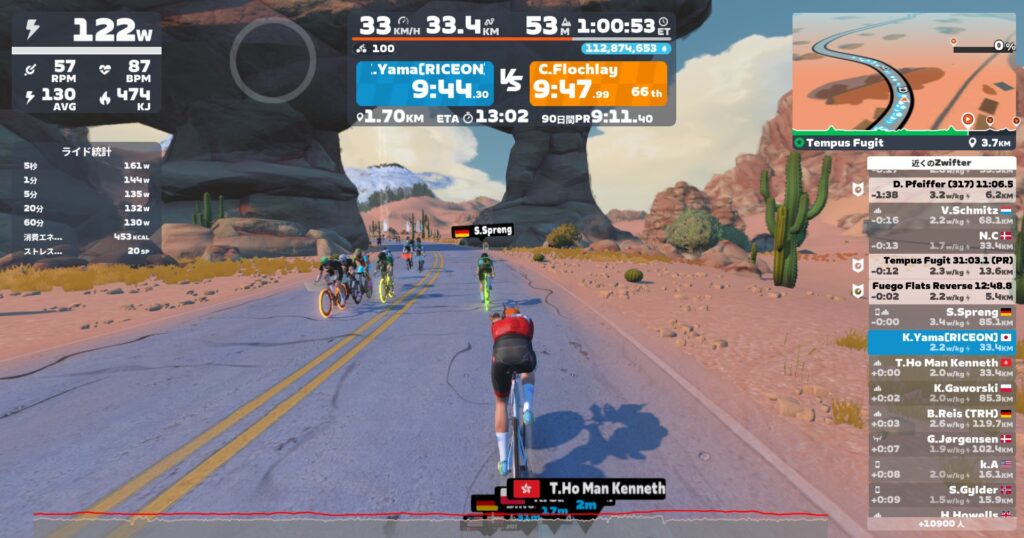Click the S.Spreng name tag above rider
Viewport: 1024px width, 538px height.
point(483,231)
